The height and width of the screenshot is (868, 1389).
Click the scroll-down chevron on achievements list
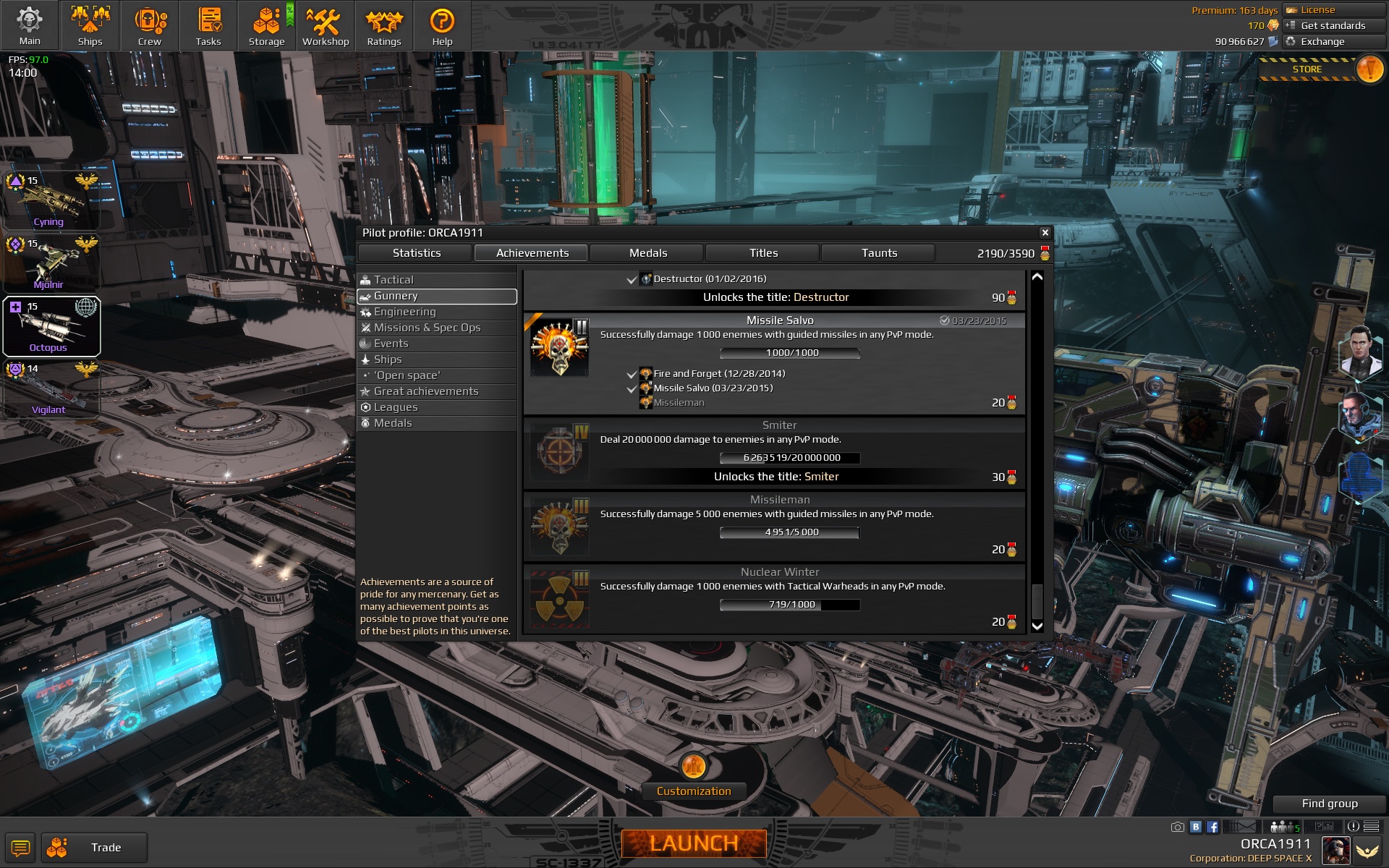[1036, 625]
